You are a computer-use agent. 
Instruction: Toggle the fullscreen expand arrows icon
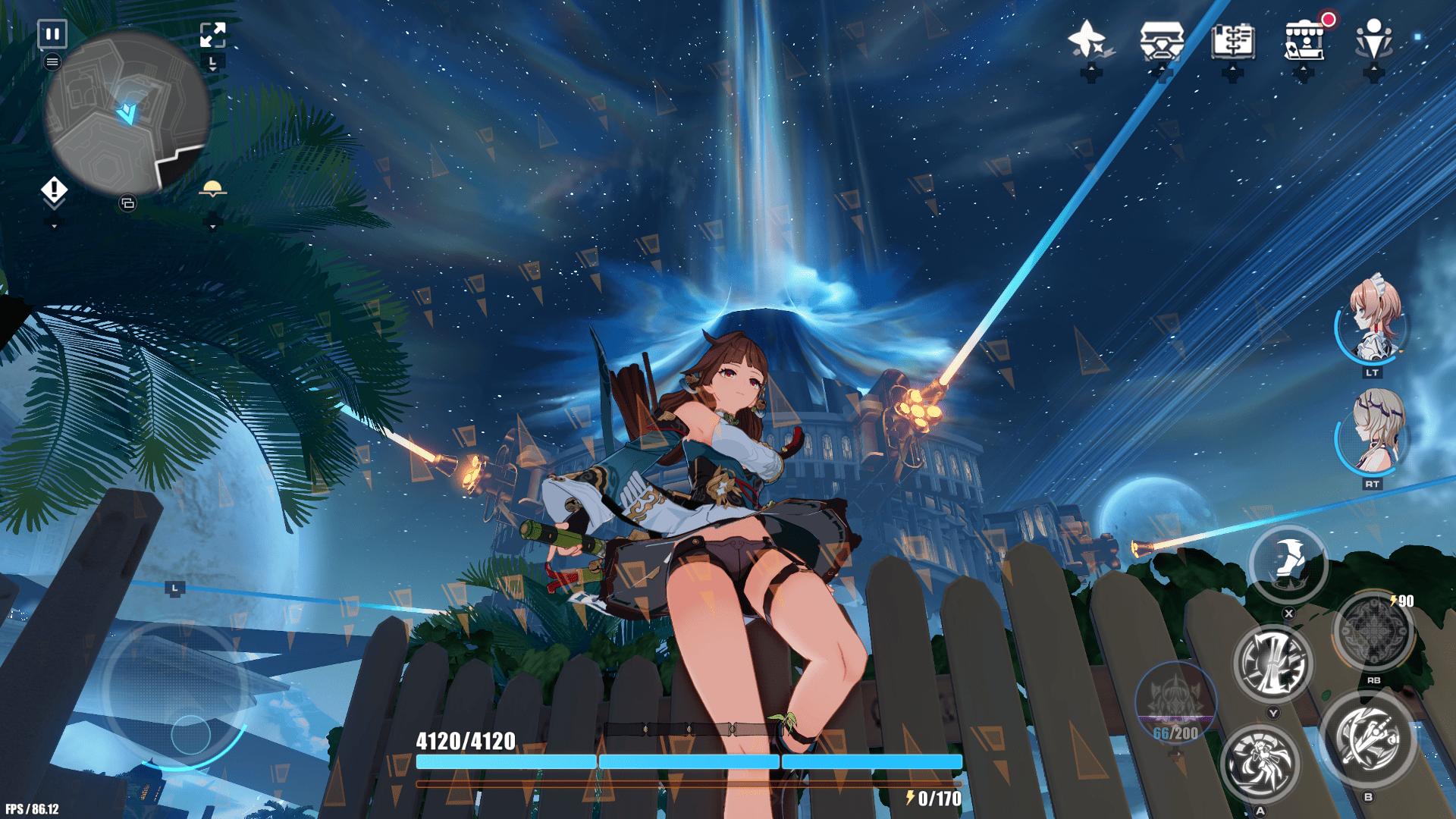[212, 35]
